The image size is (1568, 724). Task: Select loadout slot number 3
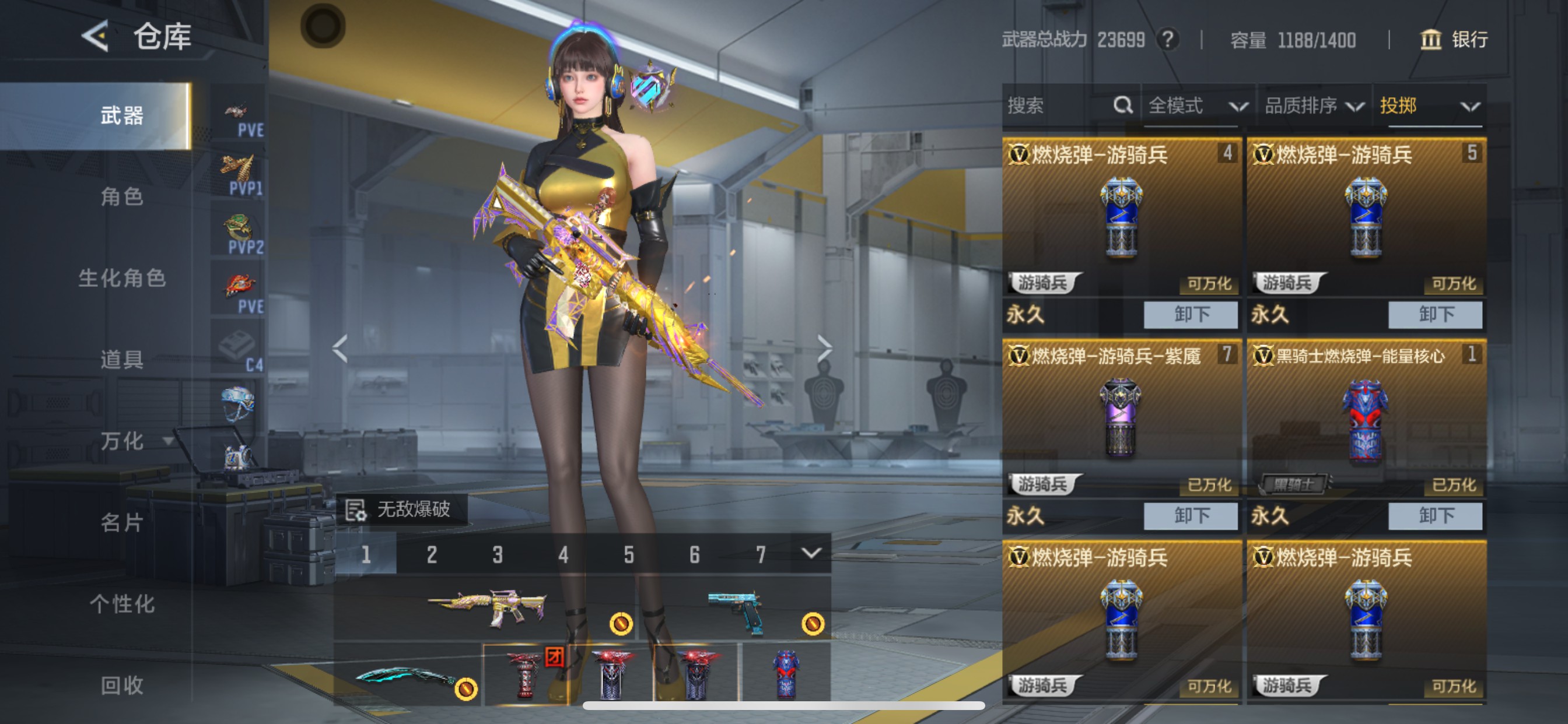pos(498,554)
